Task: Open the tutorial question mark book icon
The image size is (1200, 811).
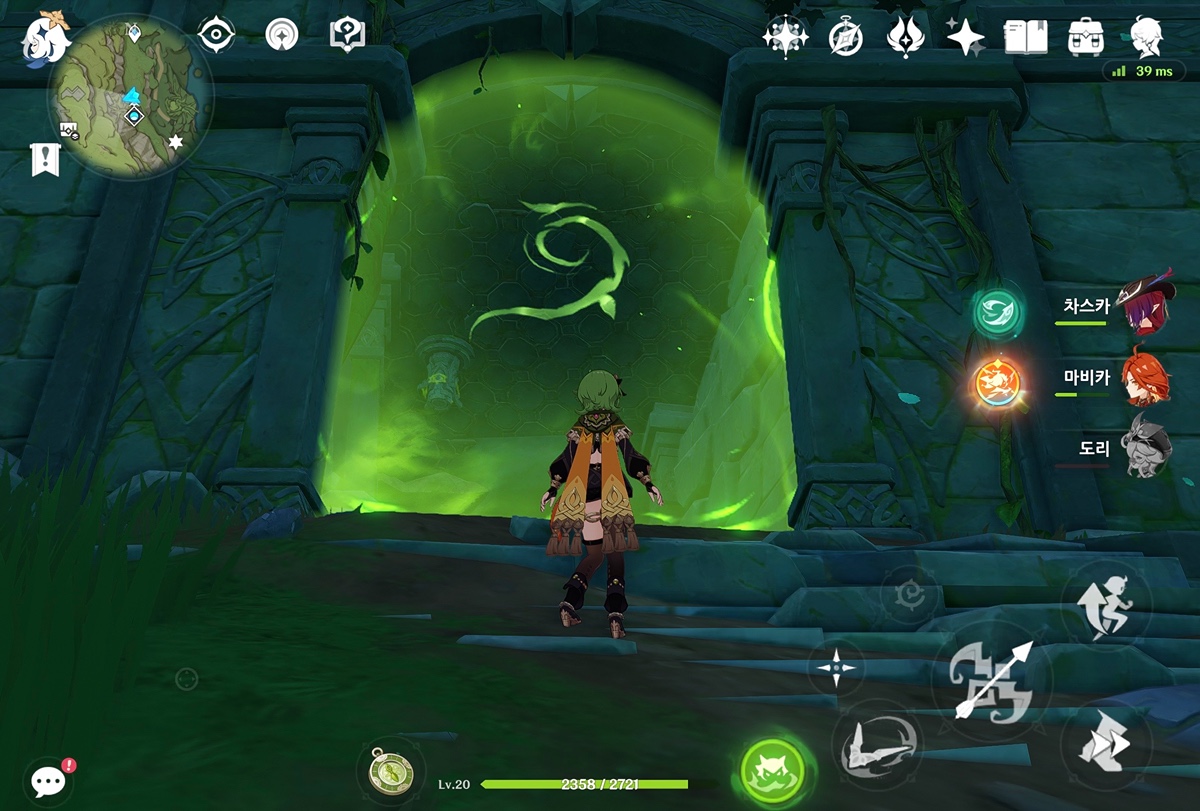Action: [x=347, y=35]
